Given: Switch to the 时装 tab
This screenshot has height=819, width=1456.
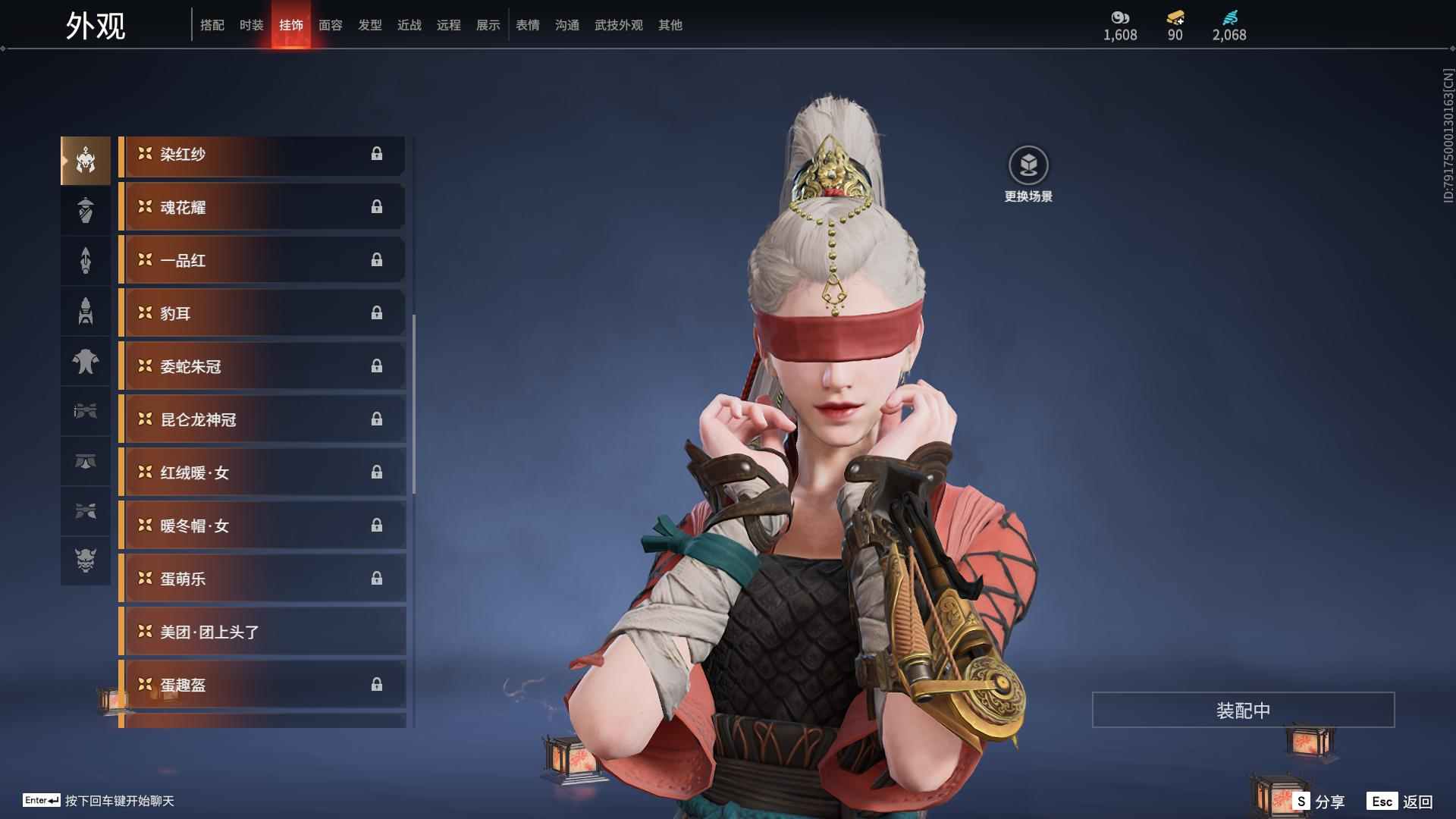Looking at the screenshot, I should tap(251, 25).
